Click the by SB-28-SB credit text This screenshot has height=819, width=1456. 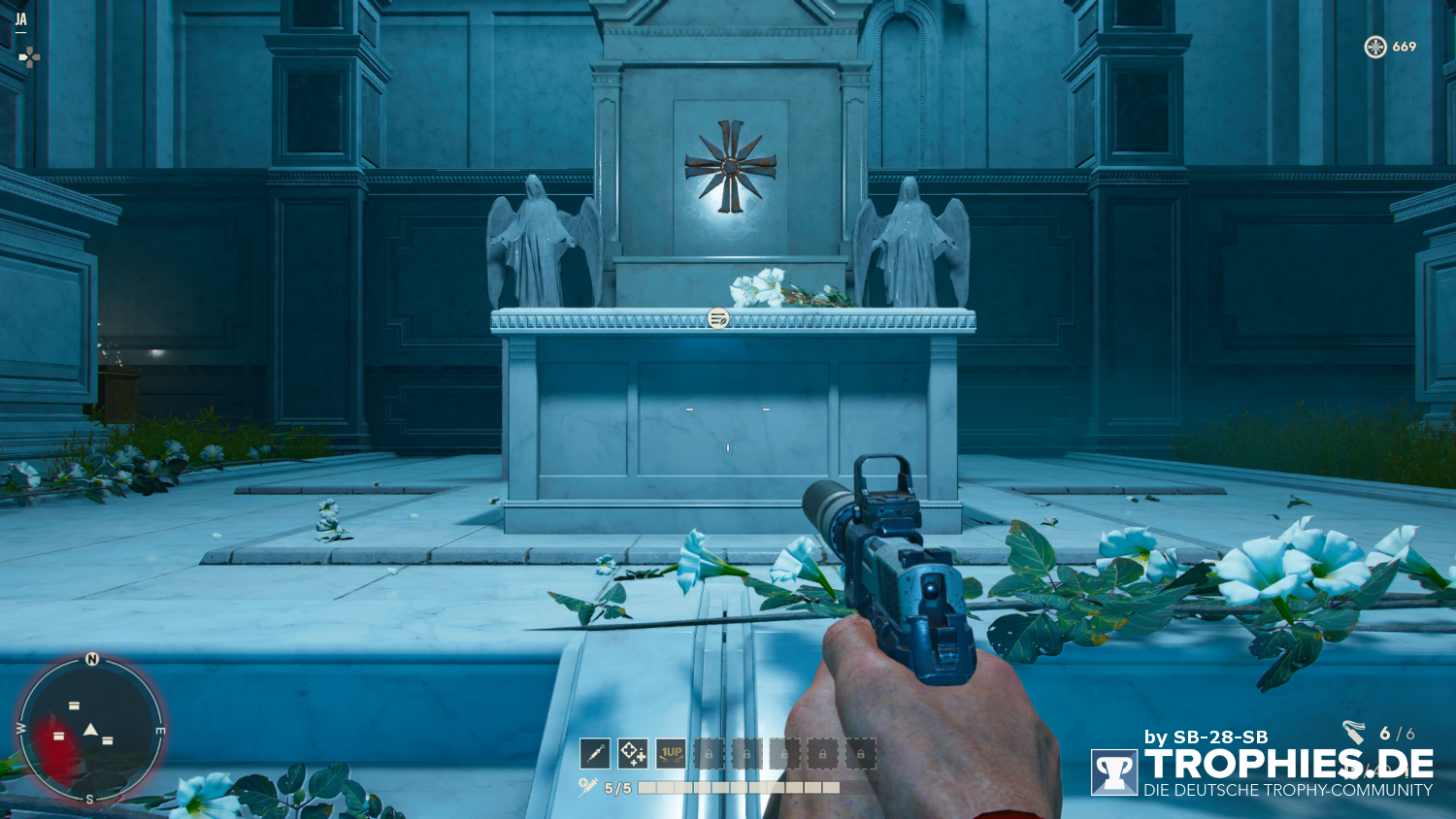click(1208, 737)
